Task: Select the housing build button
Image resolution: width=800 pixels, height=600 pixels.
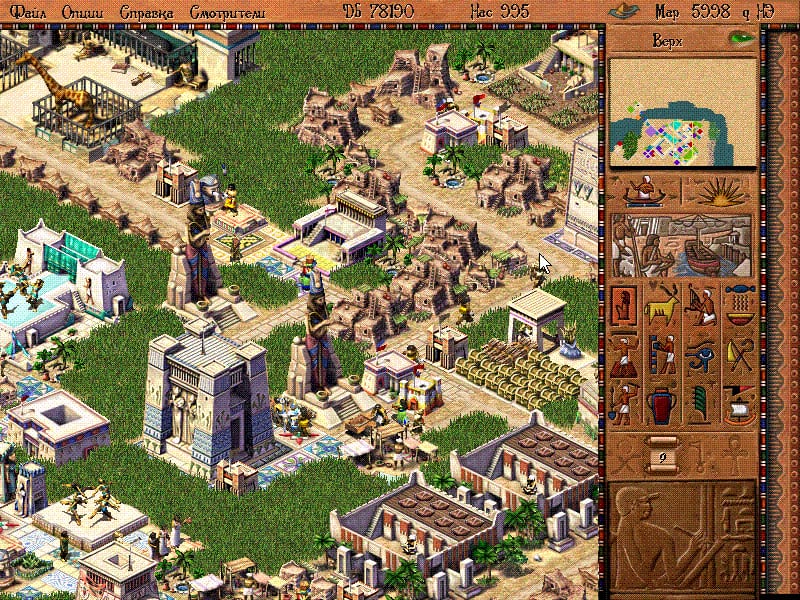Action: coord(624,304)
